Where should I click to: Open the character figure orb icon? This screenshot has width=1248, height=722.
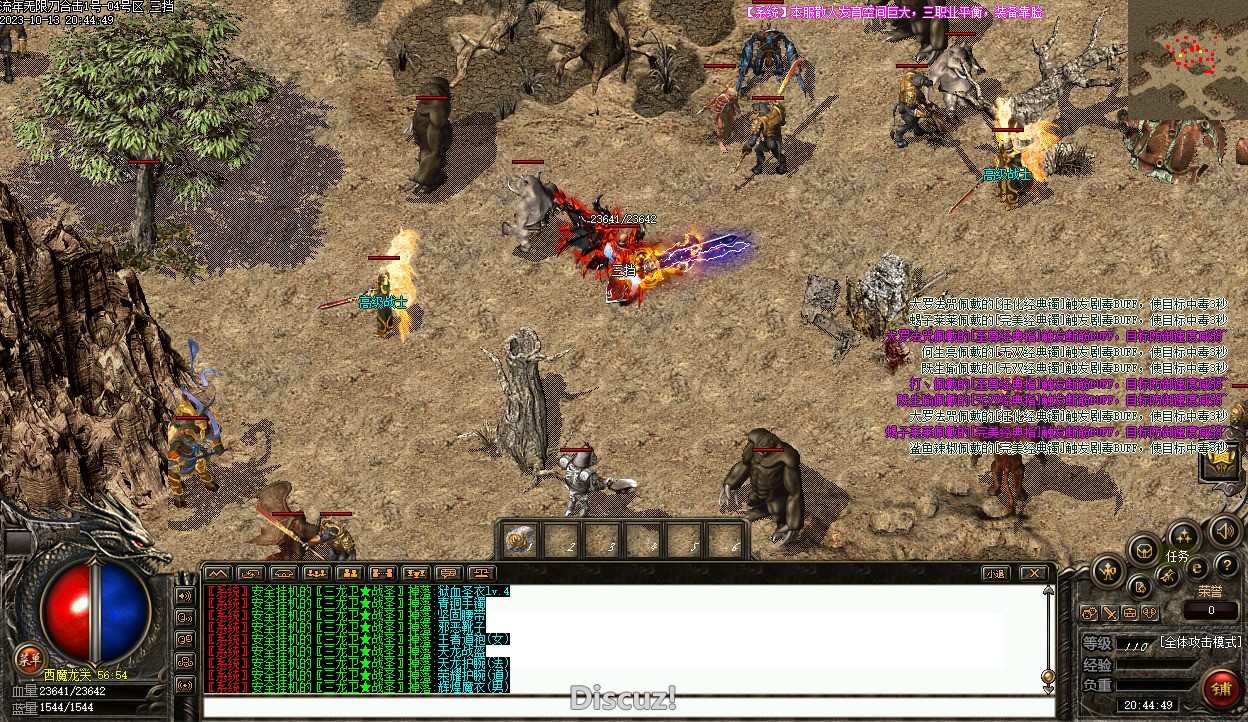tap(1108, 571)
